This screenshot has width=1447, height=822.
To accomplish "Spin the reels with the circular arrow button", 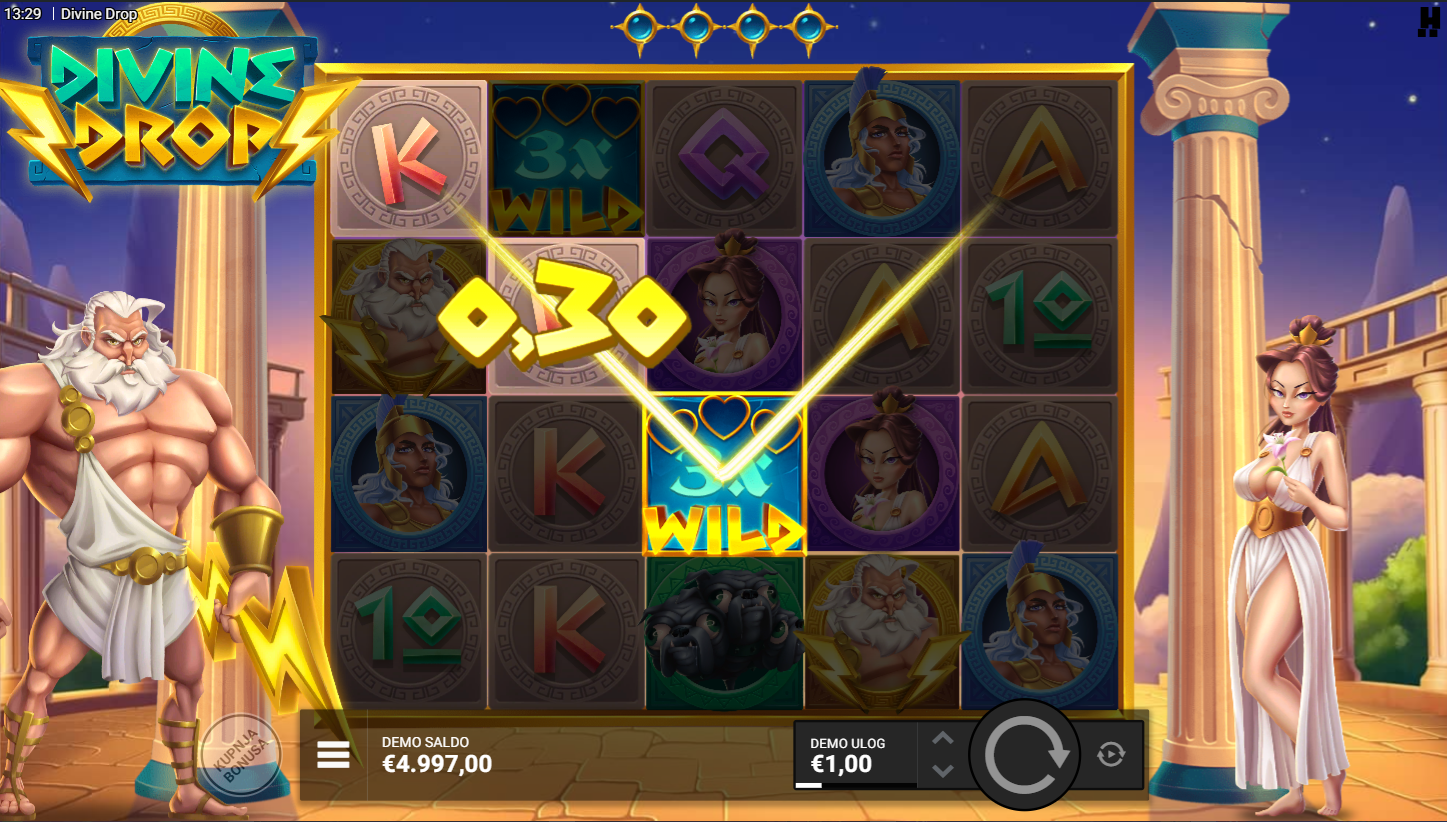I will click(x=1026, y=755).
